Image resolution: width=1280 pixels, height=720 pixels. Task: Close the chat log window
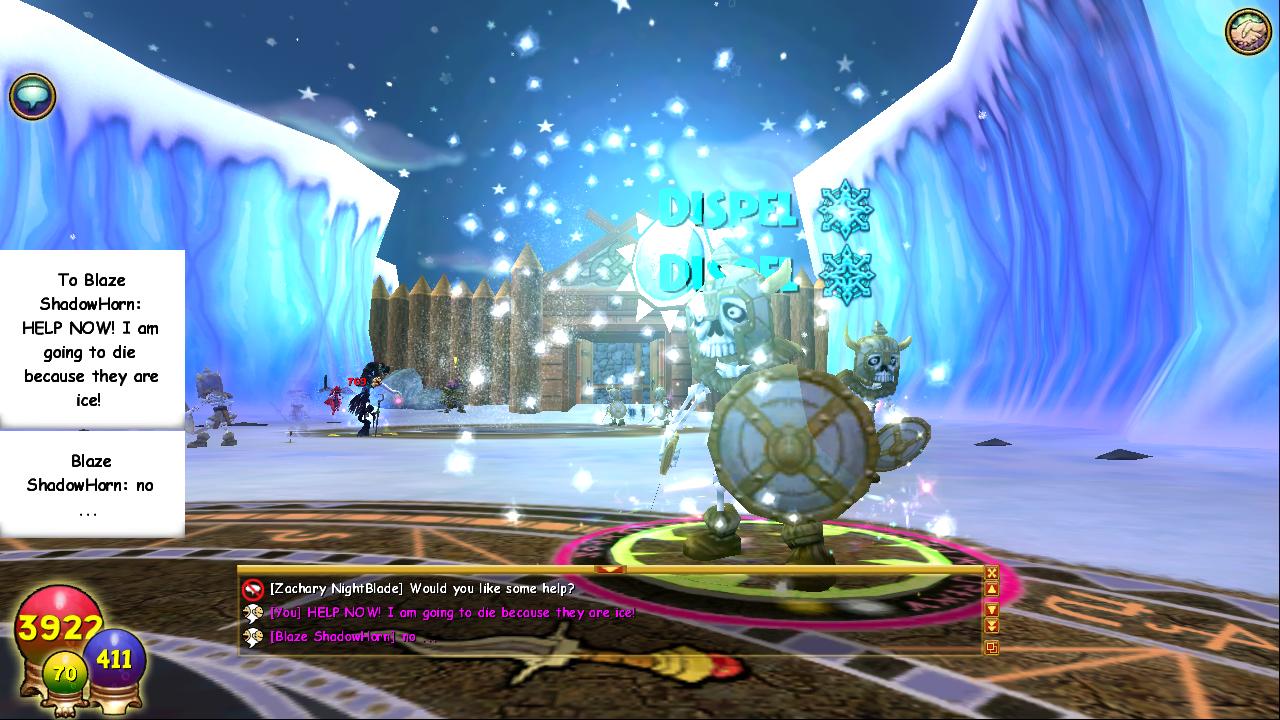(991, 573)
